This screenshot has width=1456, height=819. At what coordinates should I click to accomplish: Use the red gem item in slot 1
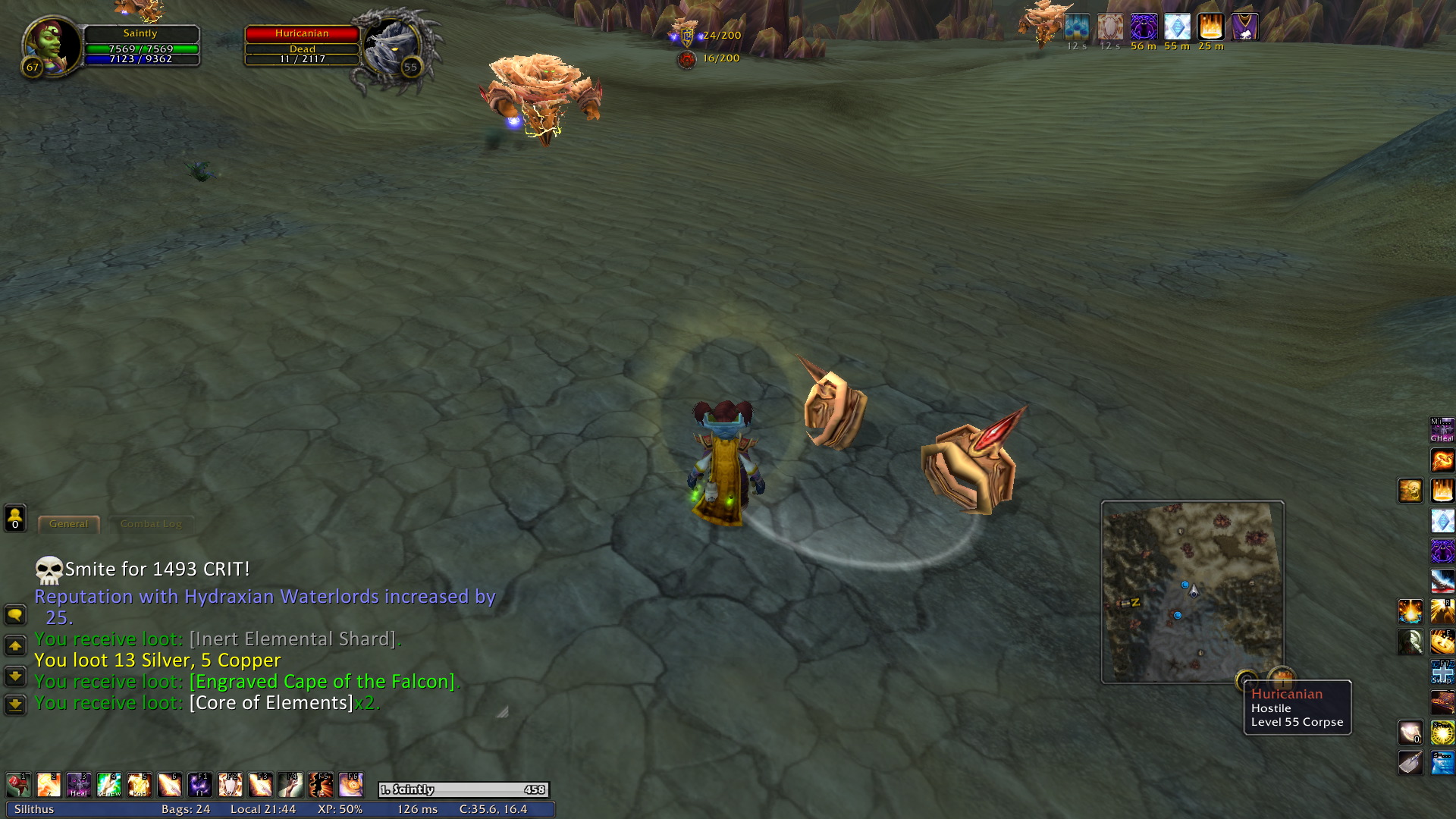(x=18, y=785)
